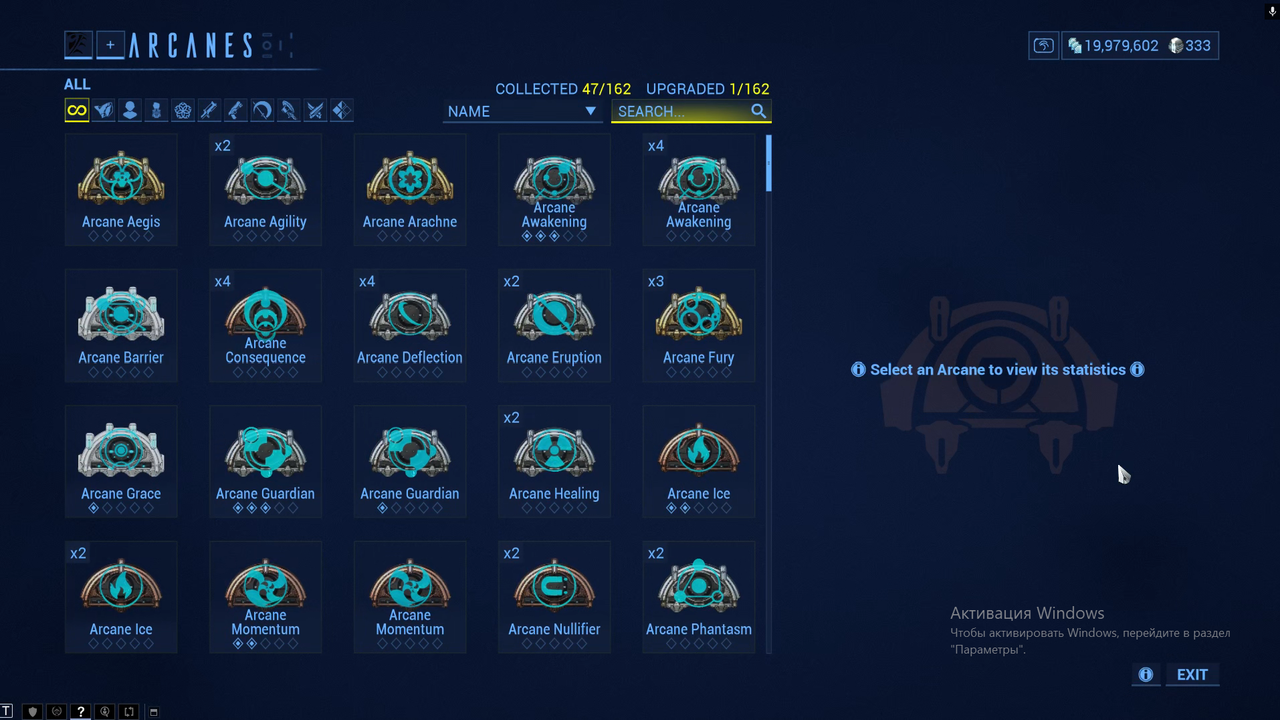Select the Arcane Consequence tile
This screenshot has height=720, width=1280.
point(265,325)
